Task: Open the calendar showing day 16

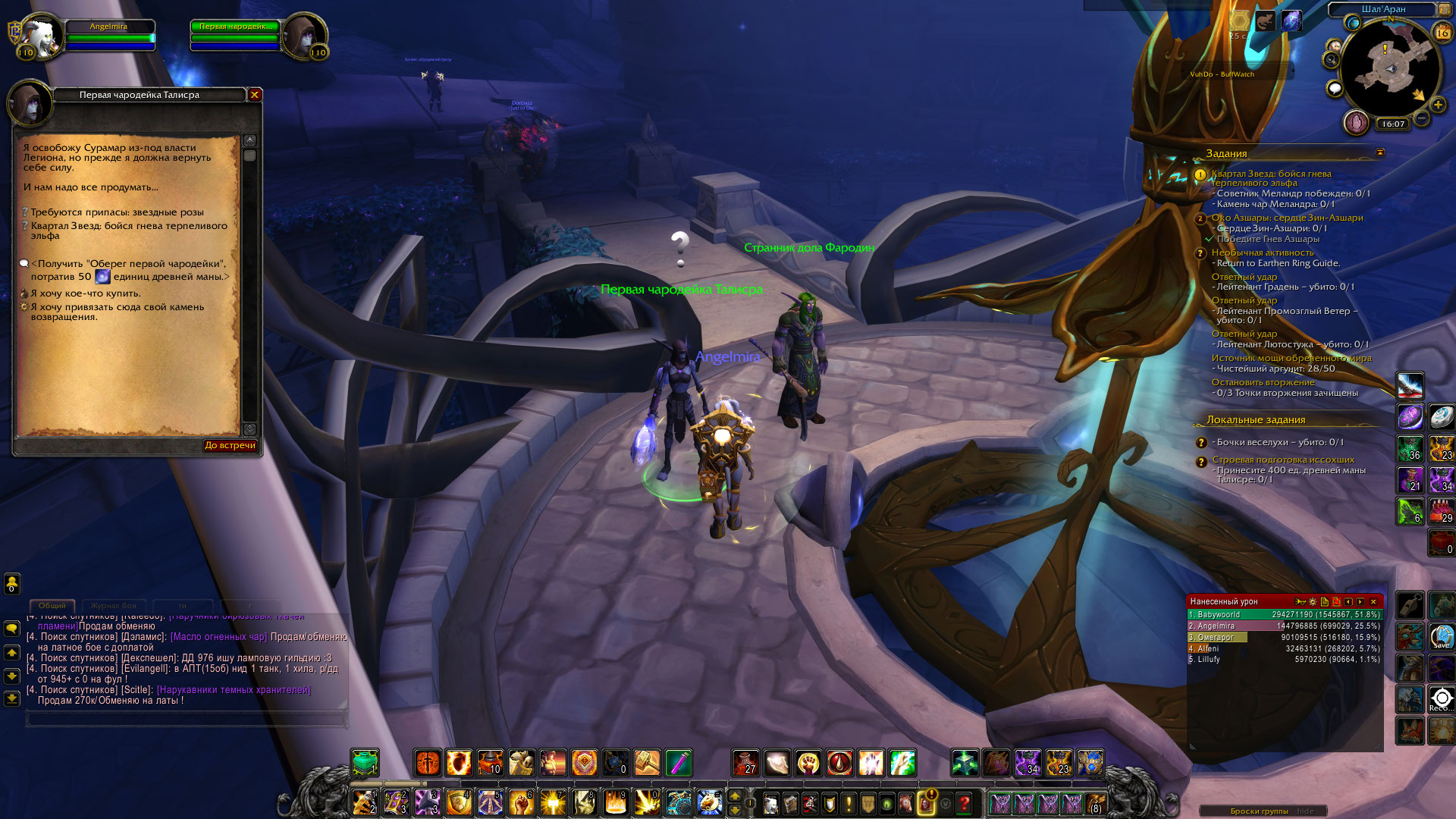Action: [x=1442, y=33]
